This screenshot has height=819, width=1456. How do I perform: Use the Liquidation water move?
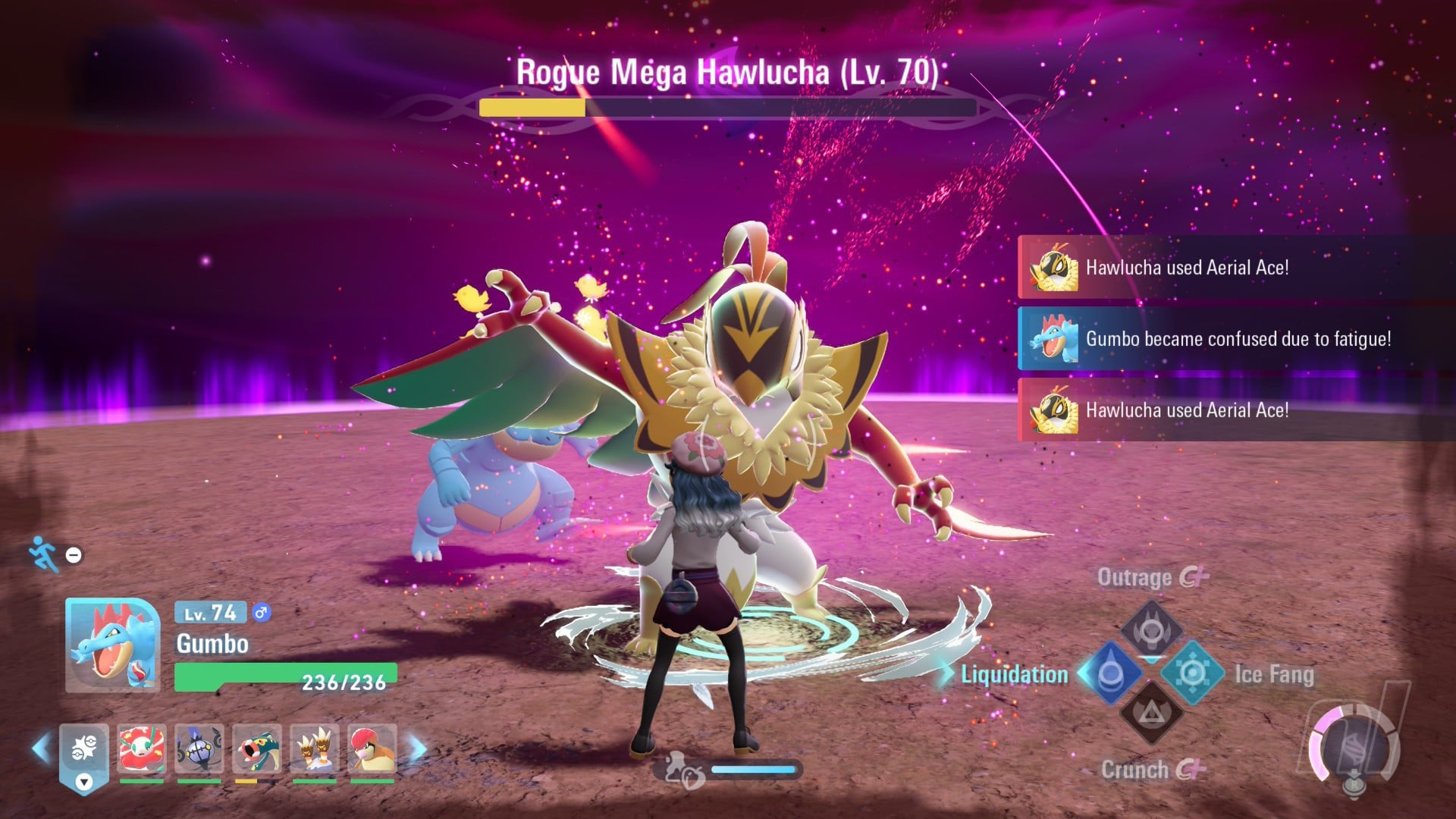(1110, 673)
